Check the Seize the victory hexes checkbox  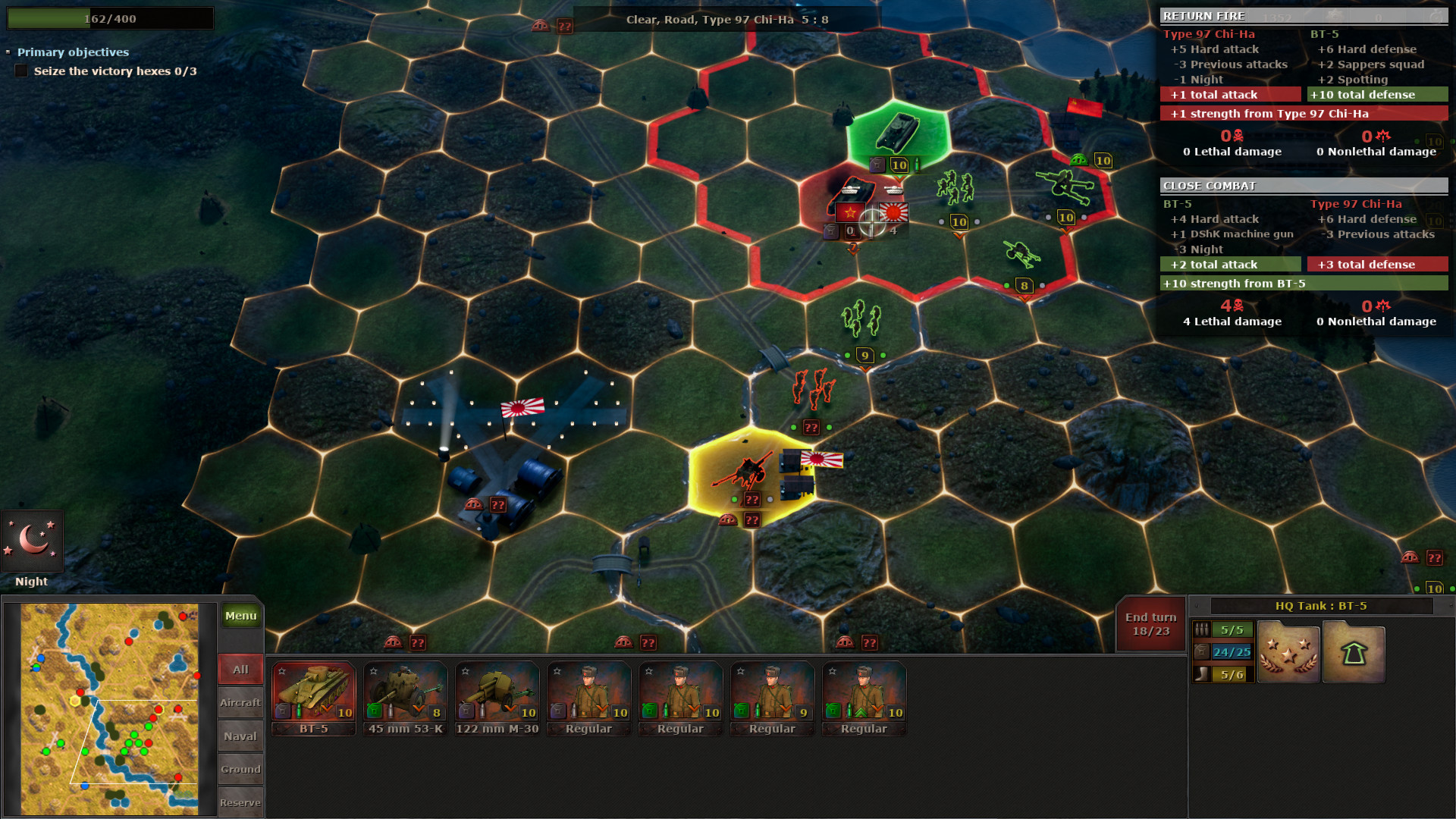pos(20,71)
